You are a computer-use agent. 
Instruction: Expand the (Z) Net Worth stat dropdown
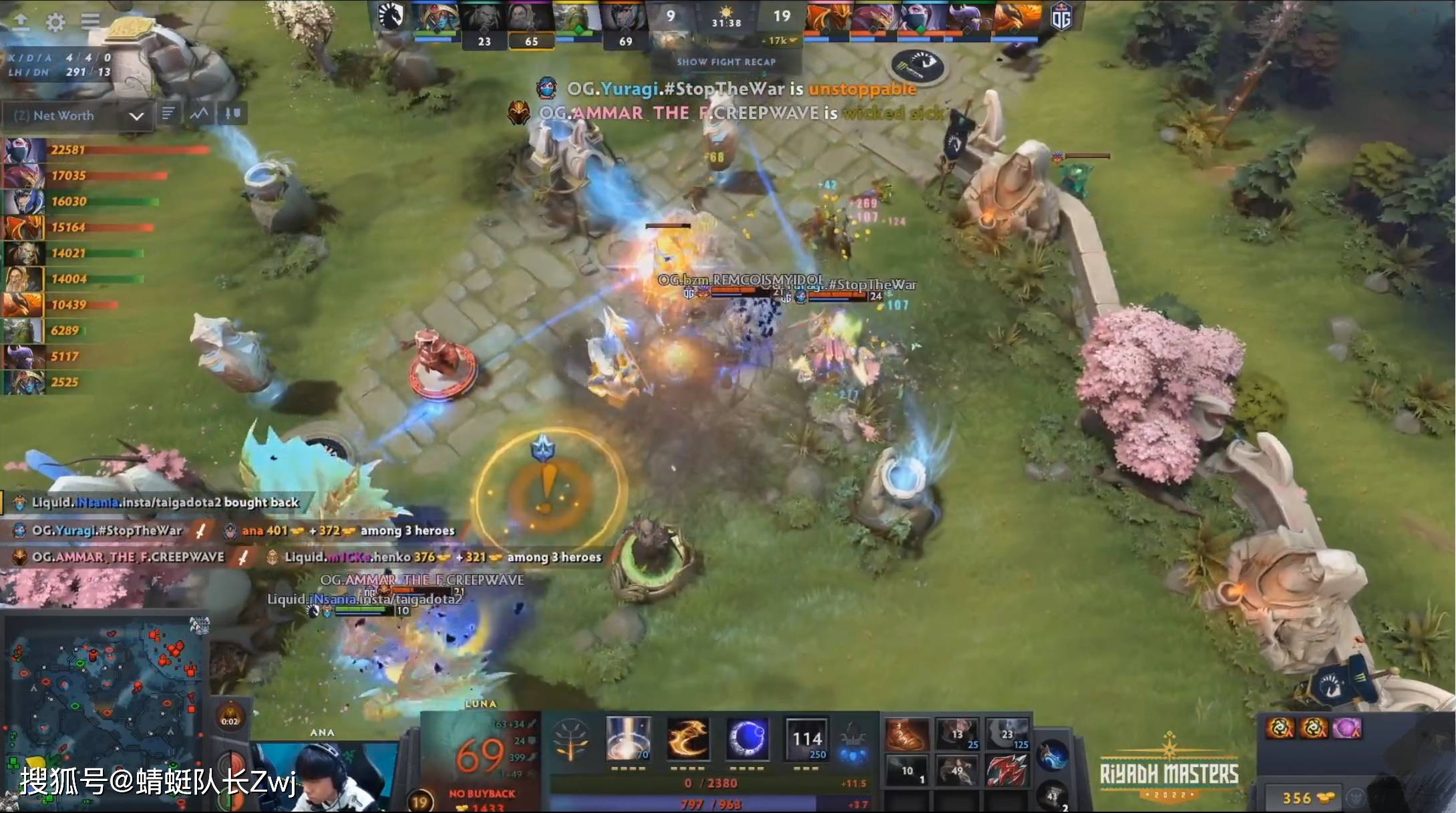click(138, 115)
